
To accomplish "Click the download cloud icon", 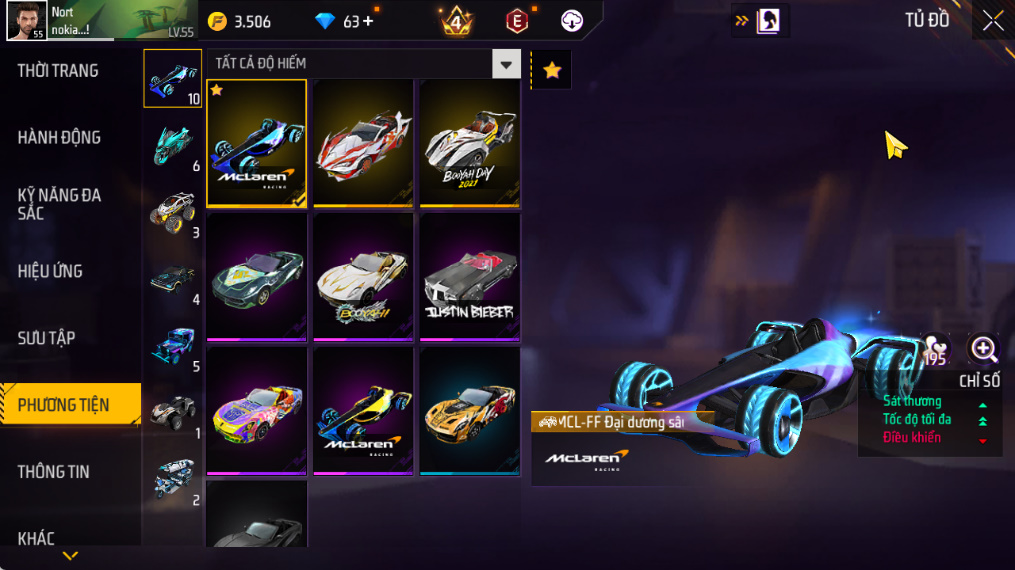I will tap(571, 21).
